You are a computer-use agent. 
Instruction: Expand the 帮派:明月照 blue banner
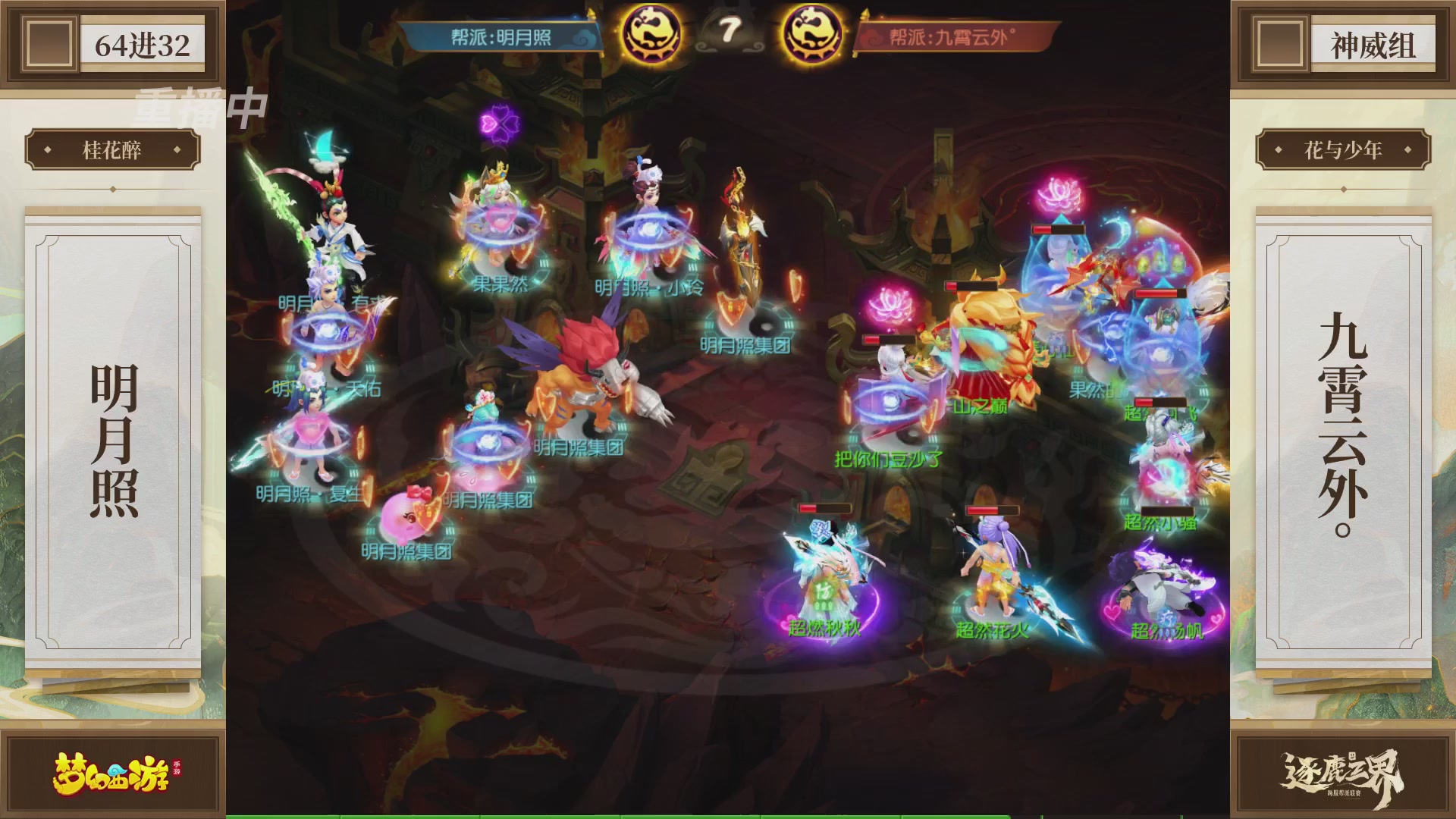[500, 34]
